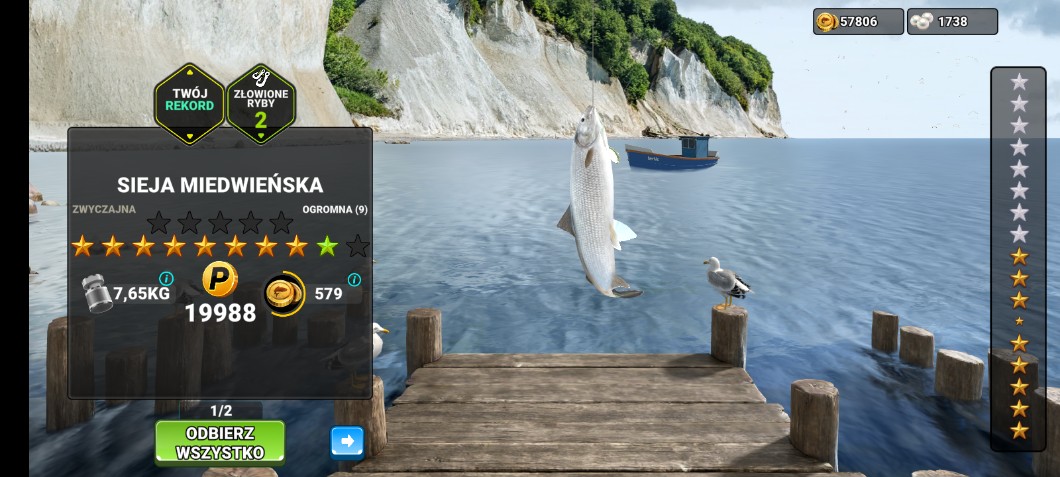The height and width of the screenshot is (477, 1060).
Task: Show weight info next to 7,65KG
Action: [166, 279]
